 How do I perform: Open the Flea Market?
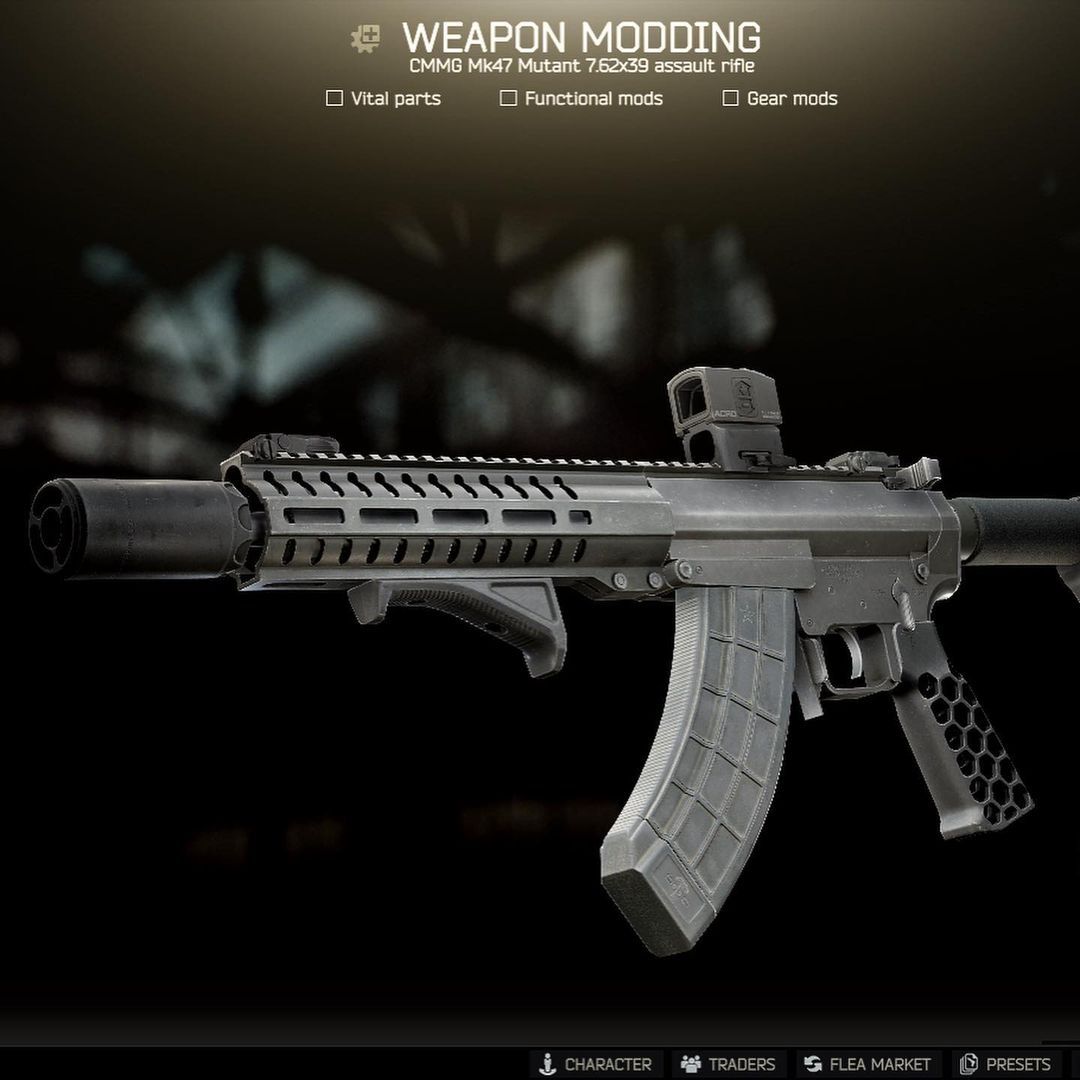pyautogui.click(x=867, y=1064)
